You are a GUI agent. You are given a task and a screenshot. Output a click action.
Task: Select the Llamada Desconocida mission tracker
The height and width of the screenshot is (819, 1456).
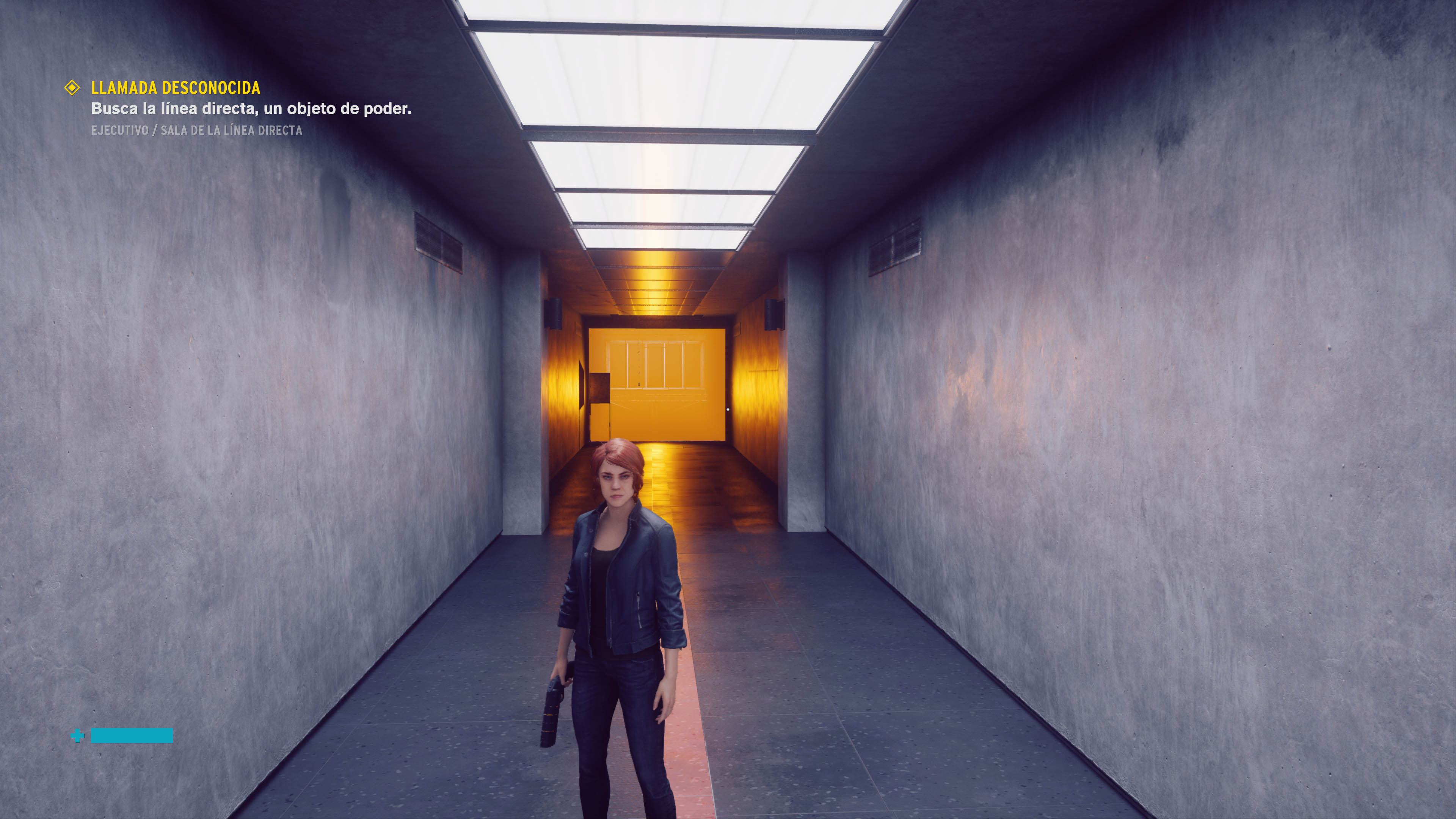(175, 88)
